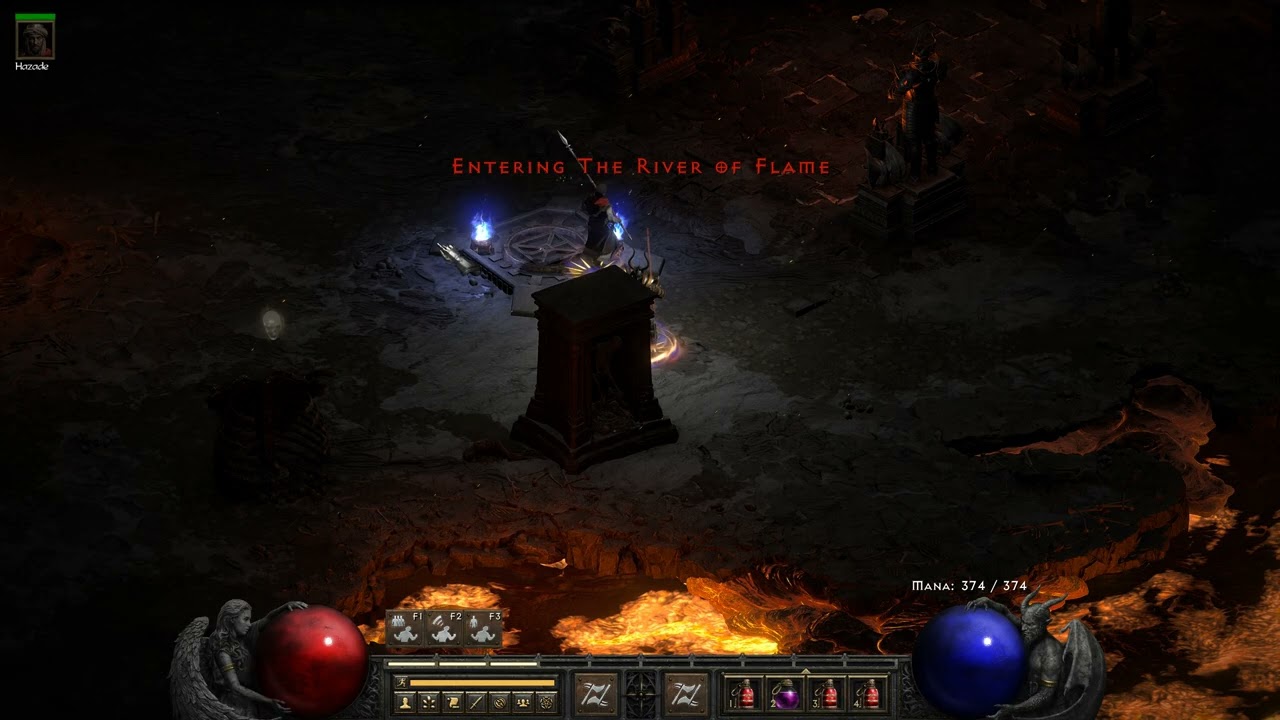The width and height of the screenshot is (1280, 720).
Task: Drink the purple rejuvenation potion
Action: [x=786, y=693]
